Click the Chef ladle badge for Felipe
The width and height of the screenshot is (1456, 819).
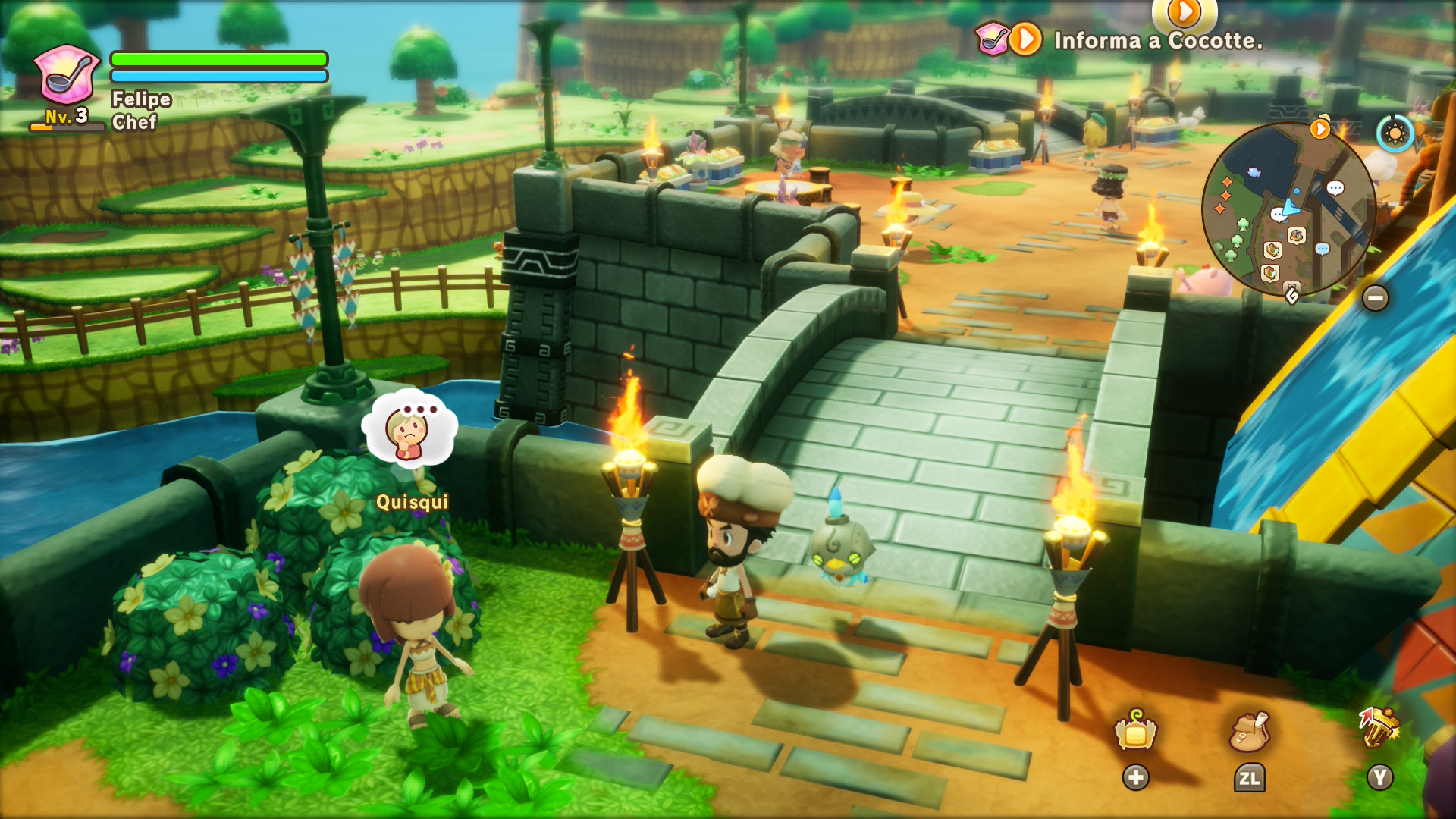point(67,75)
